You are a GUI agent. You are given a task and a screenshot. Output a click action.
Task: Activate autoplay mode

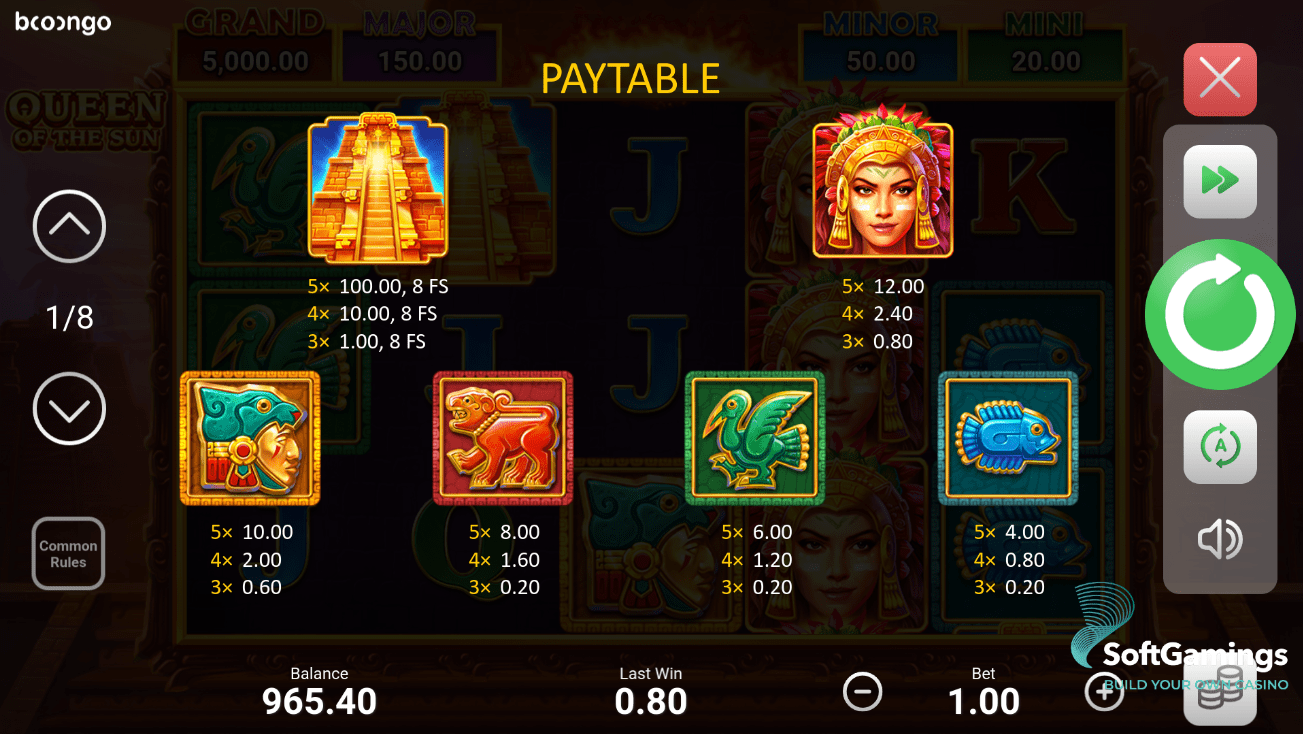click(x=1219, y=447)
